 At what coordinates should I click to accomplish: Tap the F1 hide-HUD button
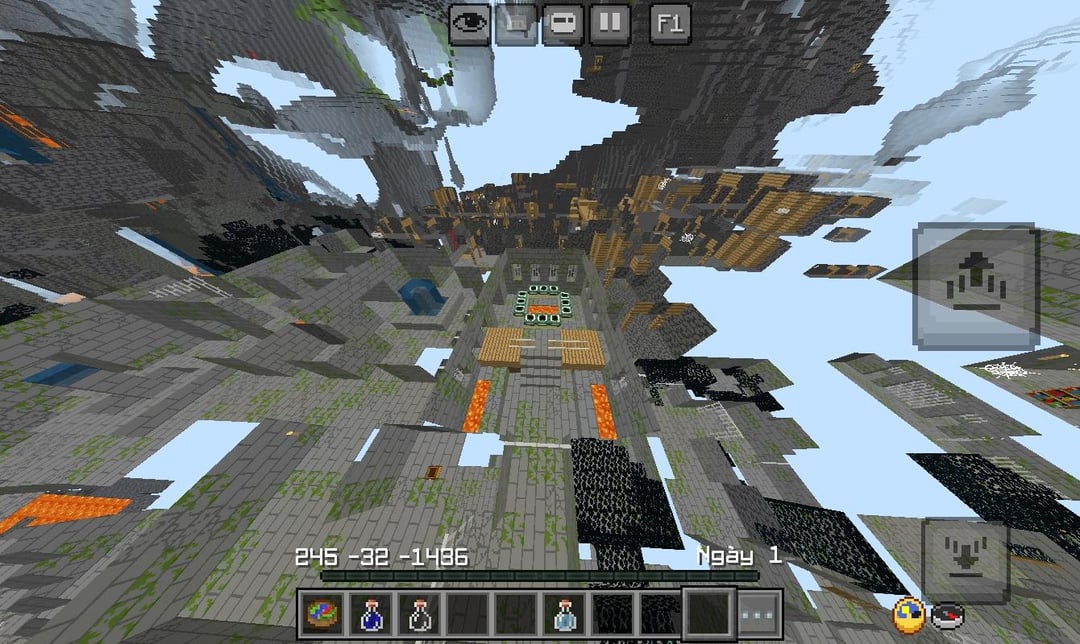pos(670,23)
